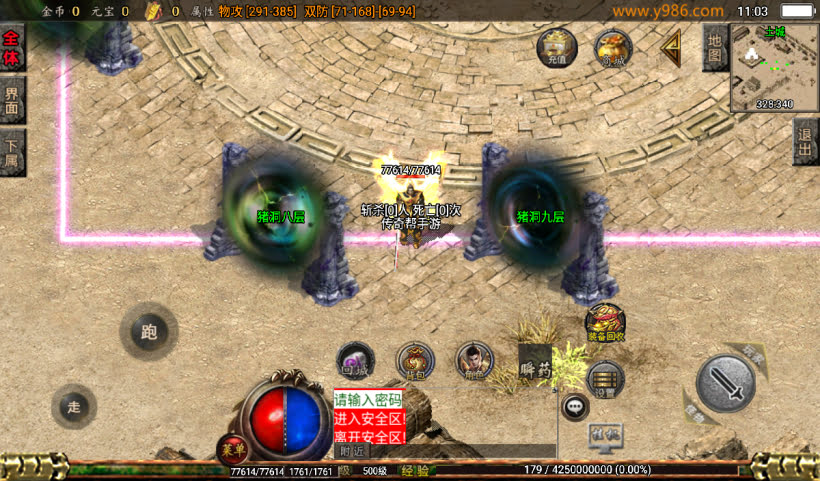Switch to the 全体 tab
820x481 pixels.
(12, 49)
